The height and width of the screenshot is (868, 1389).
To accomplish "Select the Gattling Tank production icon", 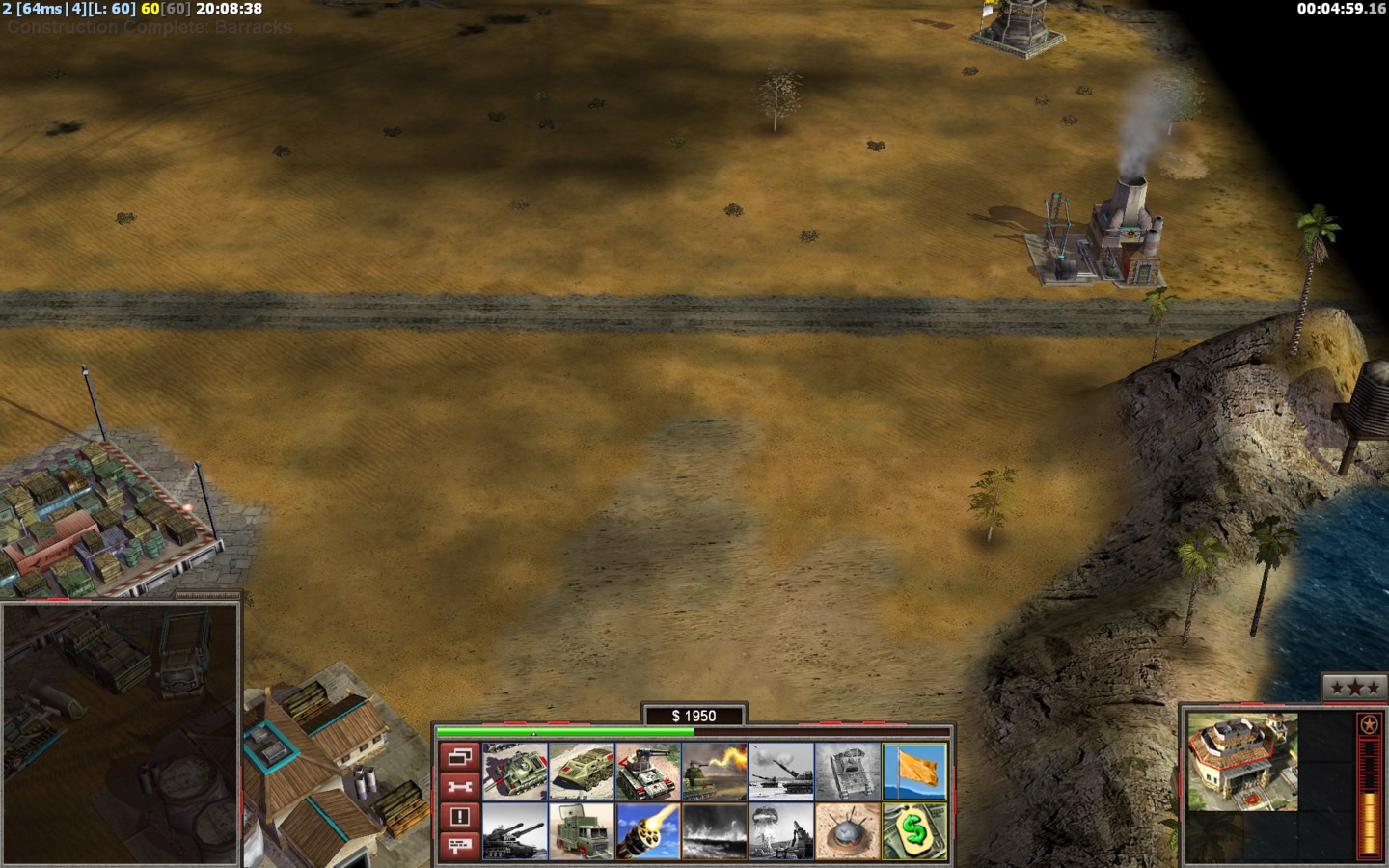I will 648,772.
